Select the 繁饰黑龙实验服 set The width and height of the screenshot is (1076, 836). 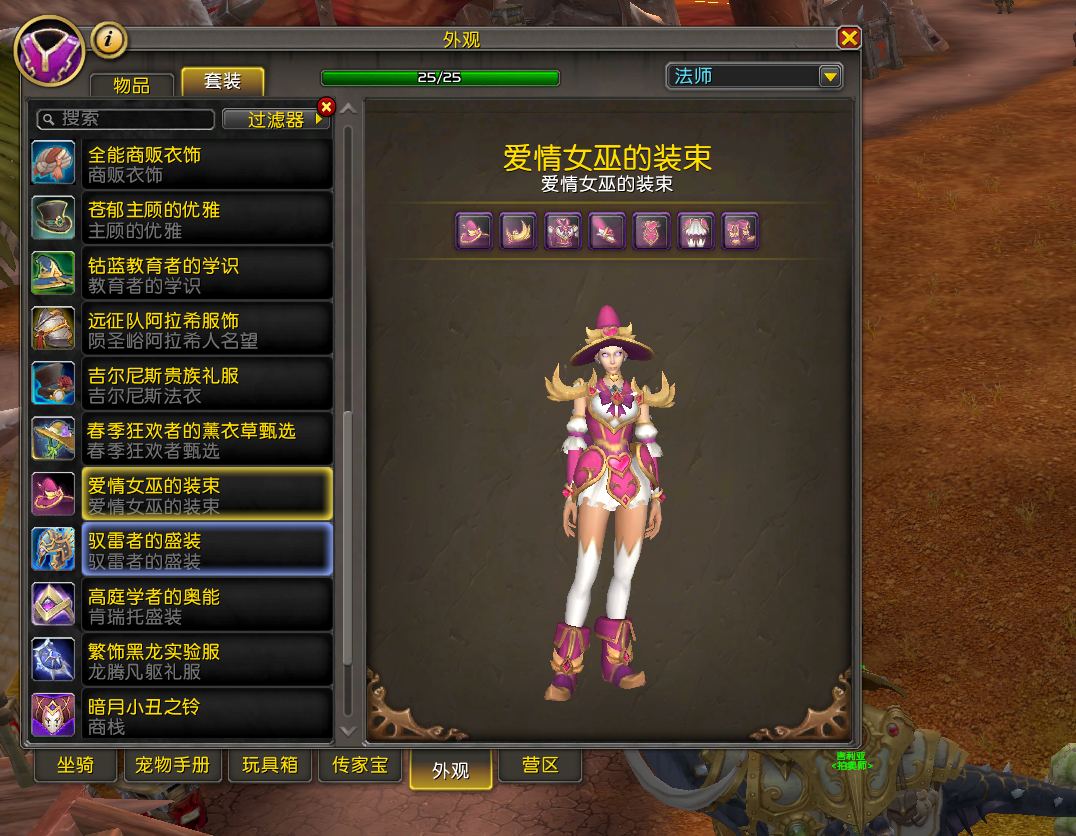tap(181, 661)
